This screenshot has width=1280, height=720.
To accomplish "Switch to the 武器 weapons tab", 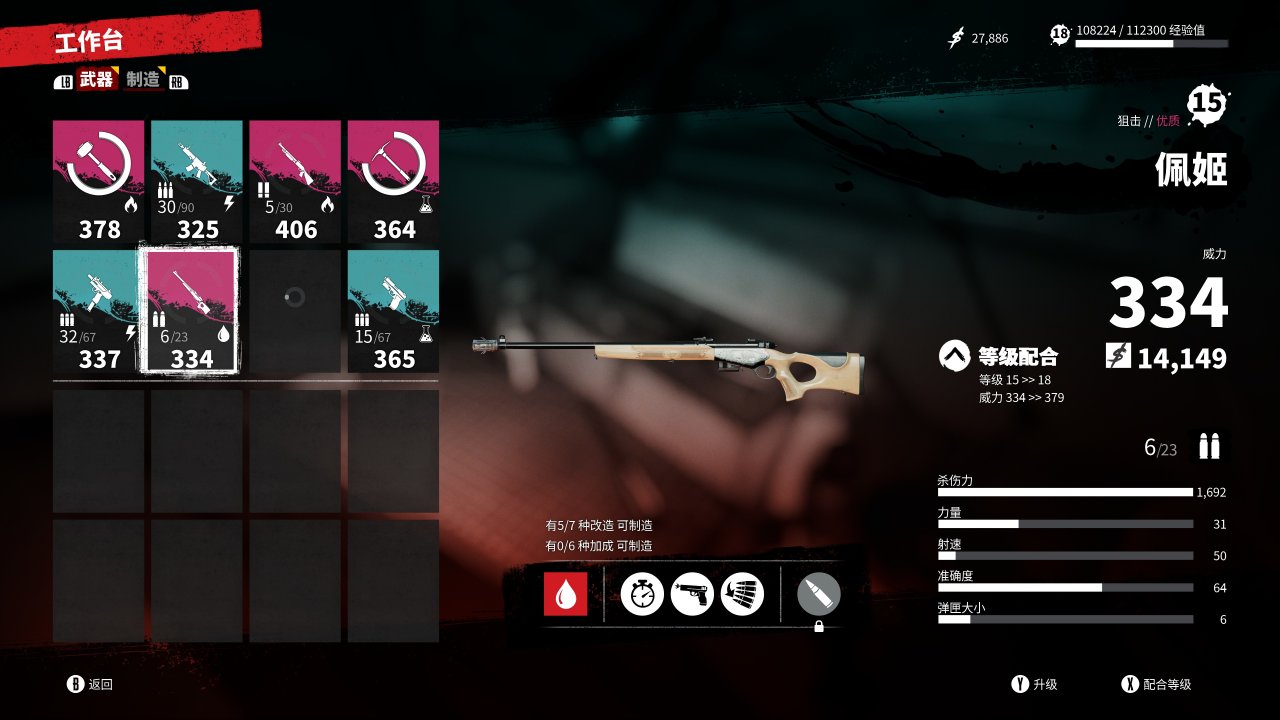I will 96,80.
